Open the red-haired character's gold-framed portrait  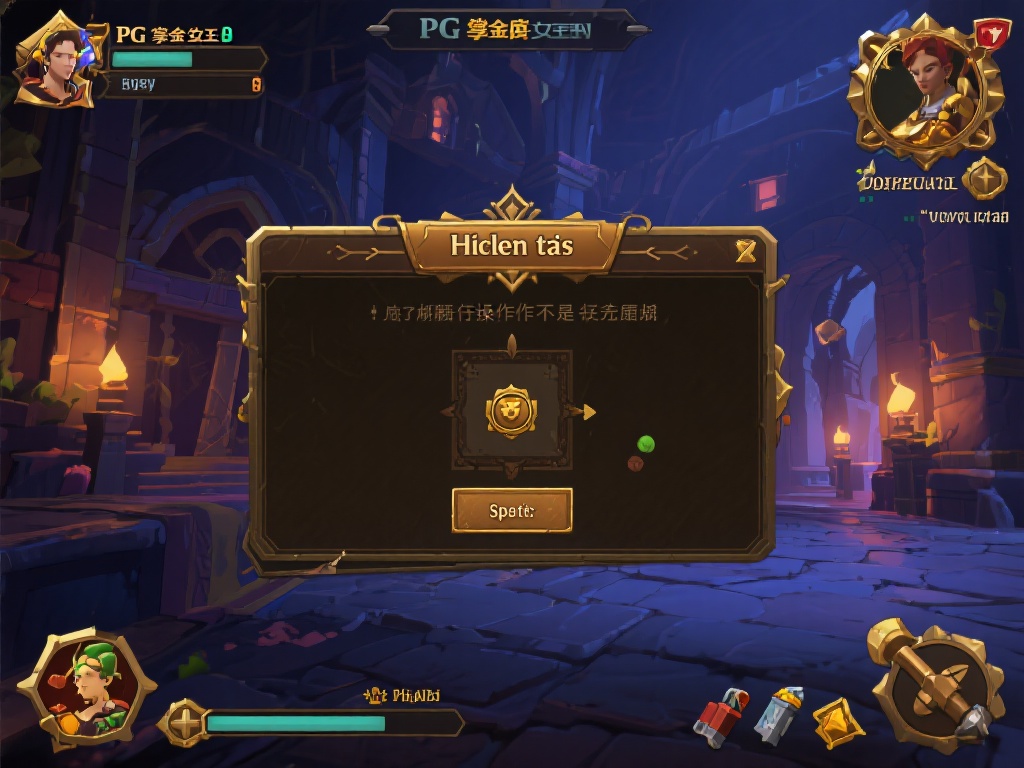pos(925,90)
